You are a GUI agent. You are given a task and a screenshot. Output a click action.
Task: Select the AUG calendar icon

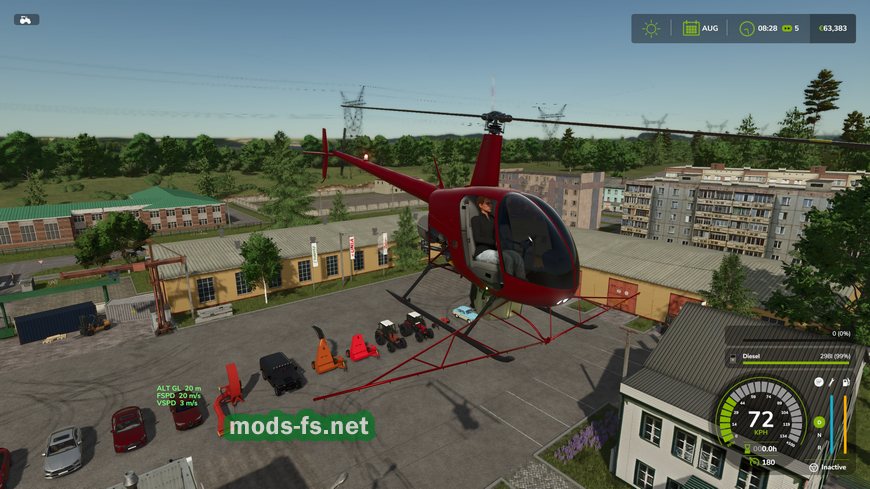click(x=691, y=28)
